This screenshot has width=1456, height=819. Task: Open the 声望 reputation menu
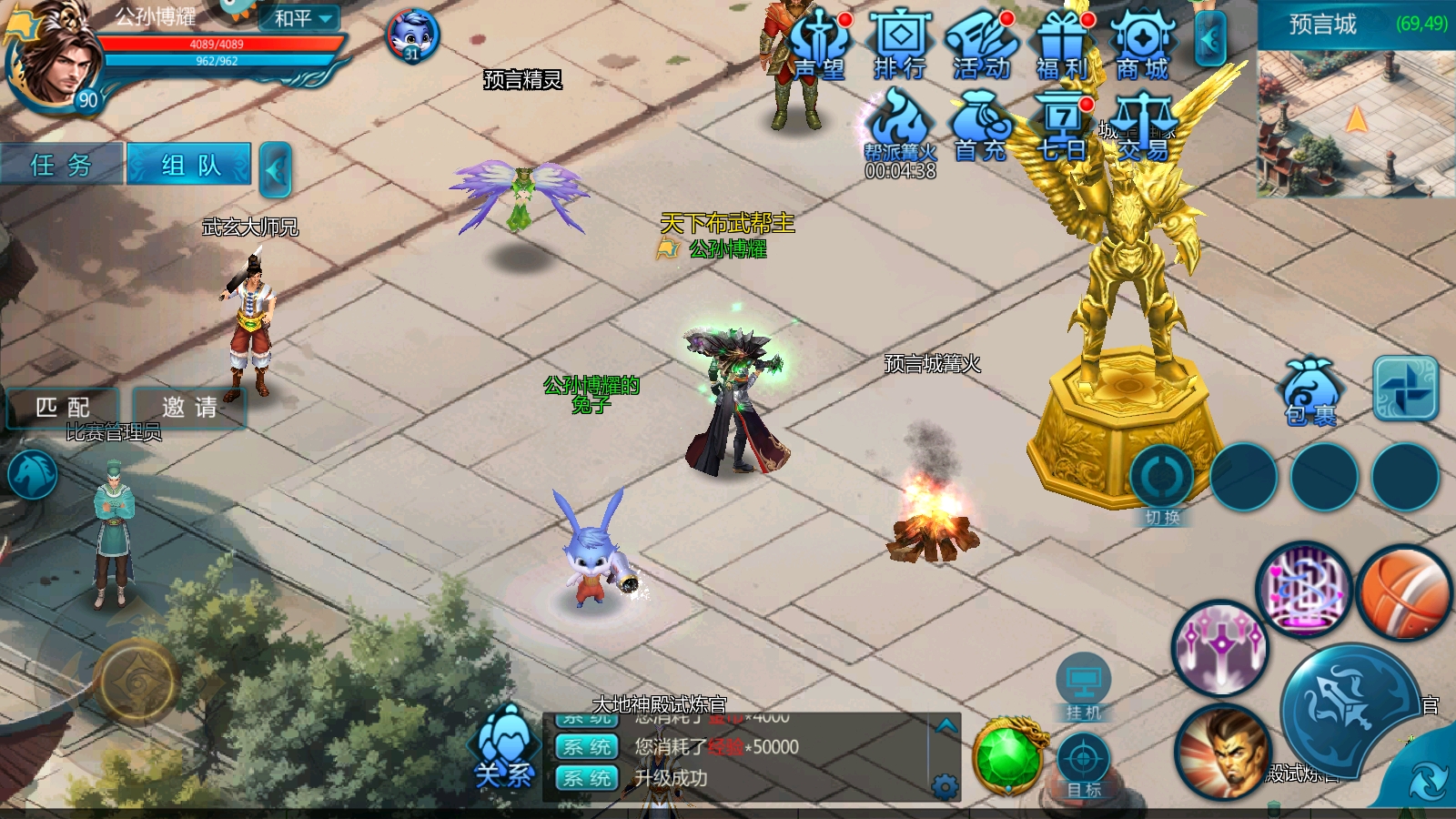coord(819,45)
